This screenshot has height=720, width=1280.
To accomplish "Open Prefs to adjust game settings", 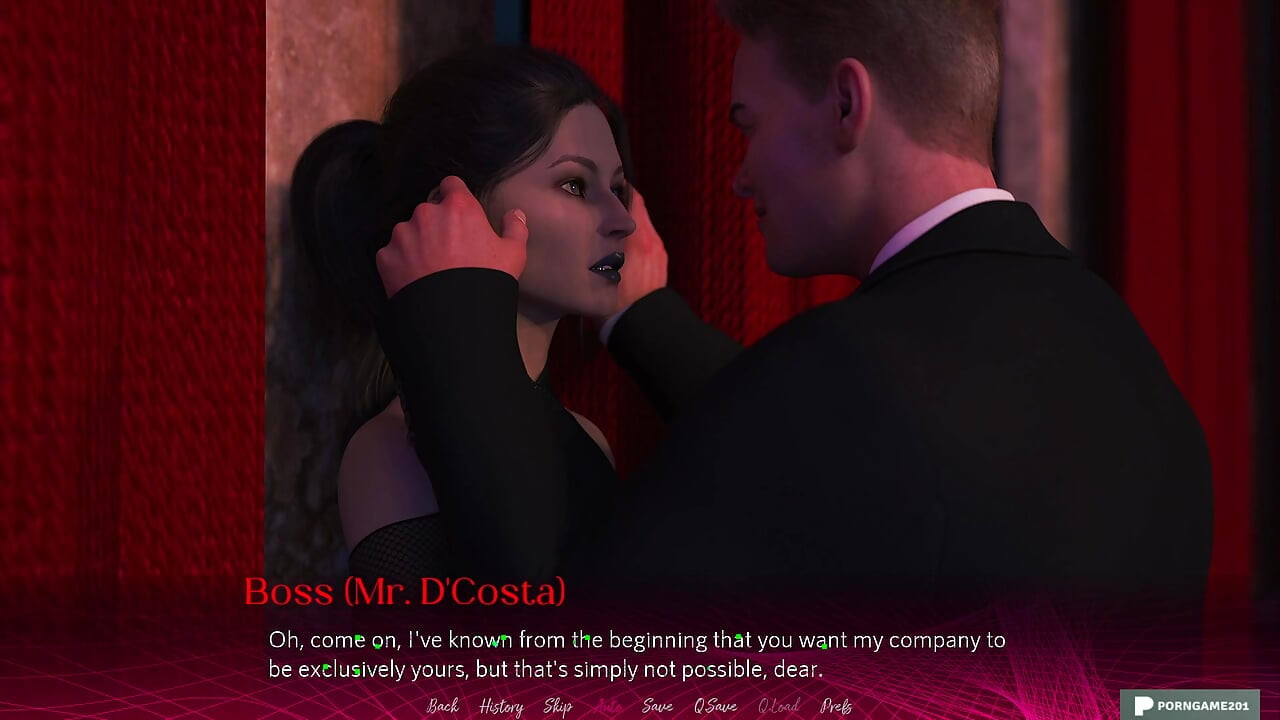I will point(837,706).
